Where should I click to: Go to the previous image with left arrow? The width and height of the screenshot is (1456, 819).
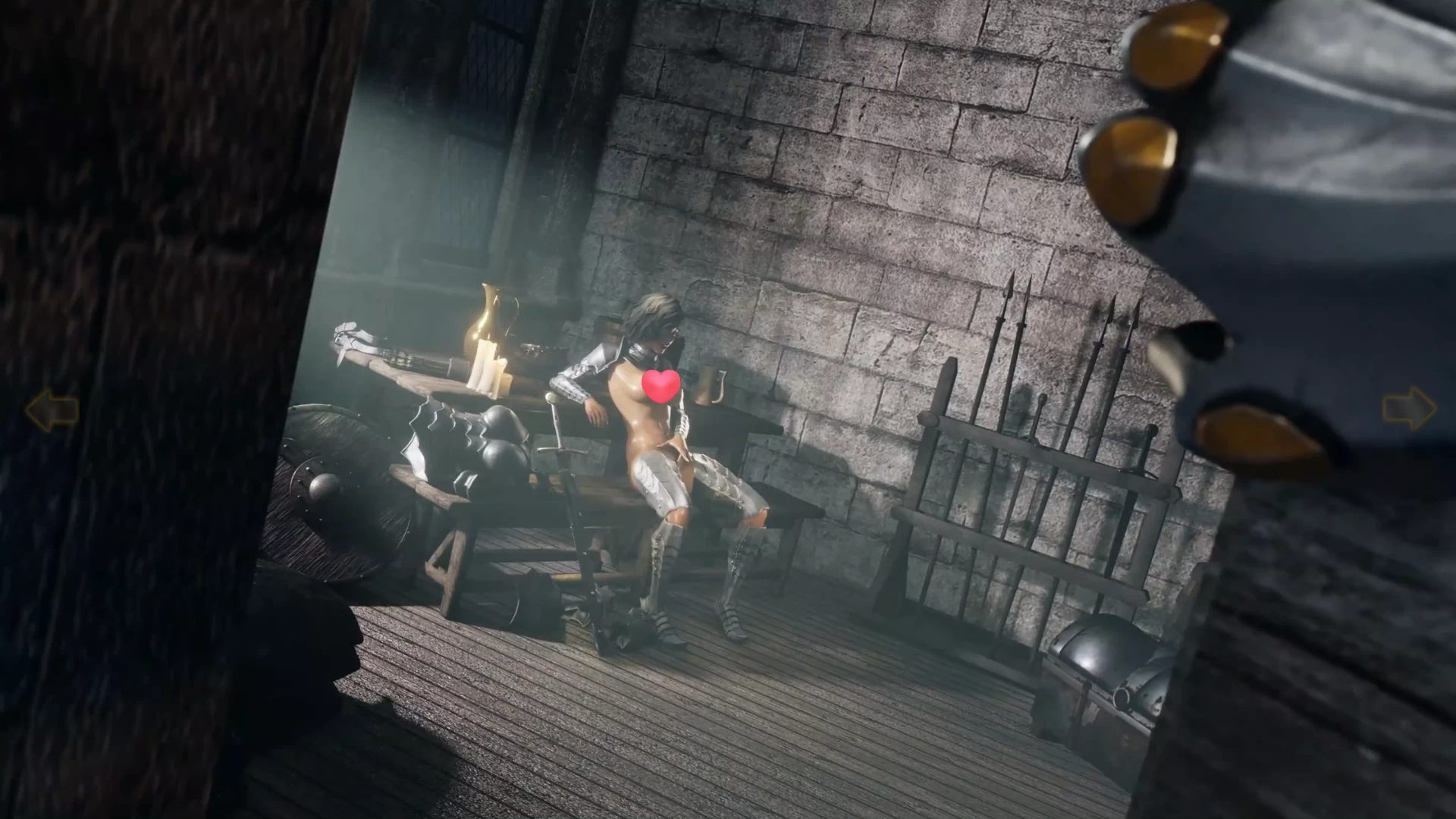pyautogui.click(x=52, y=410)
